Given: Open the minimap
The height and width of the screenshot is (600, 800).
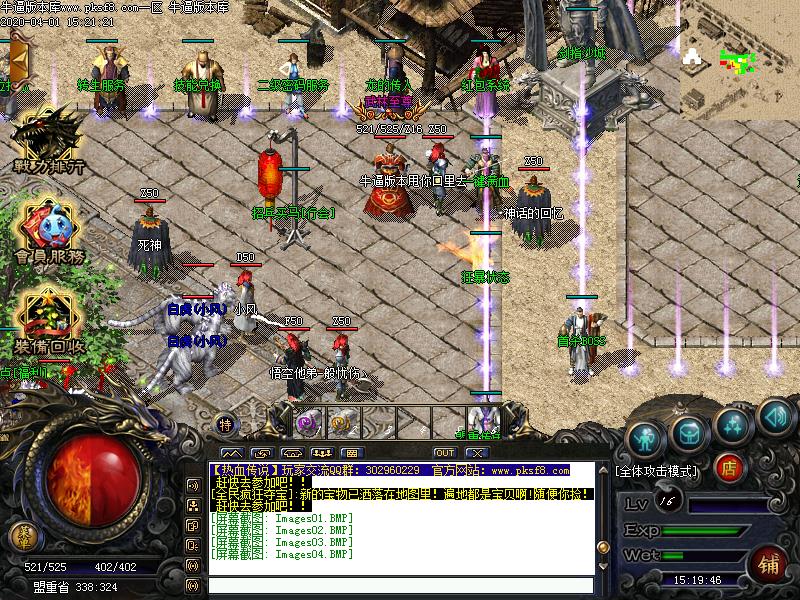Looking at the screenshot, I should click(x=739, y=57).
